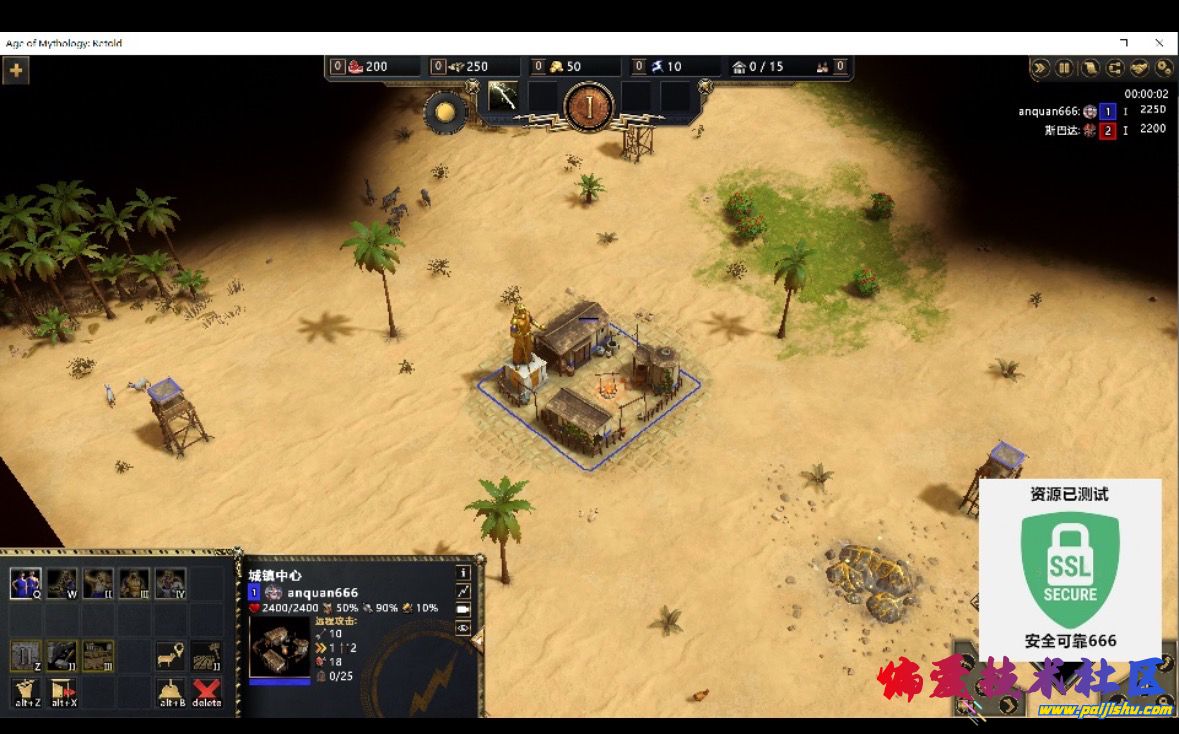
Task: Close the Age of Mythology window
Action: pos(1159,43)
